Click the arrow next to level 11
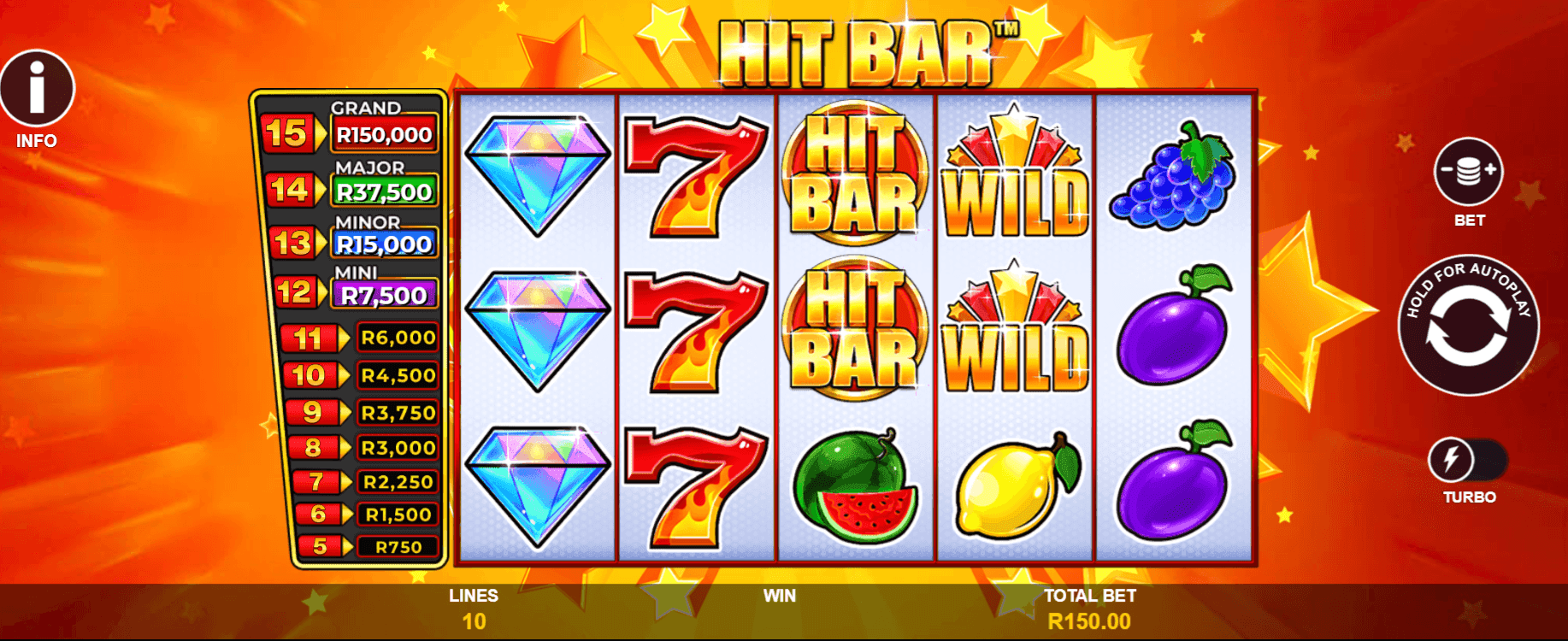The height and width of the screenshot is (641, 1568). [x=345, y=338]
